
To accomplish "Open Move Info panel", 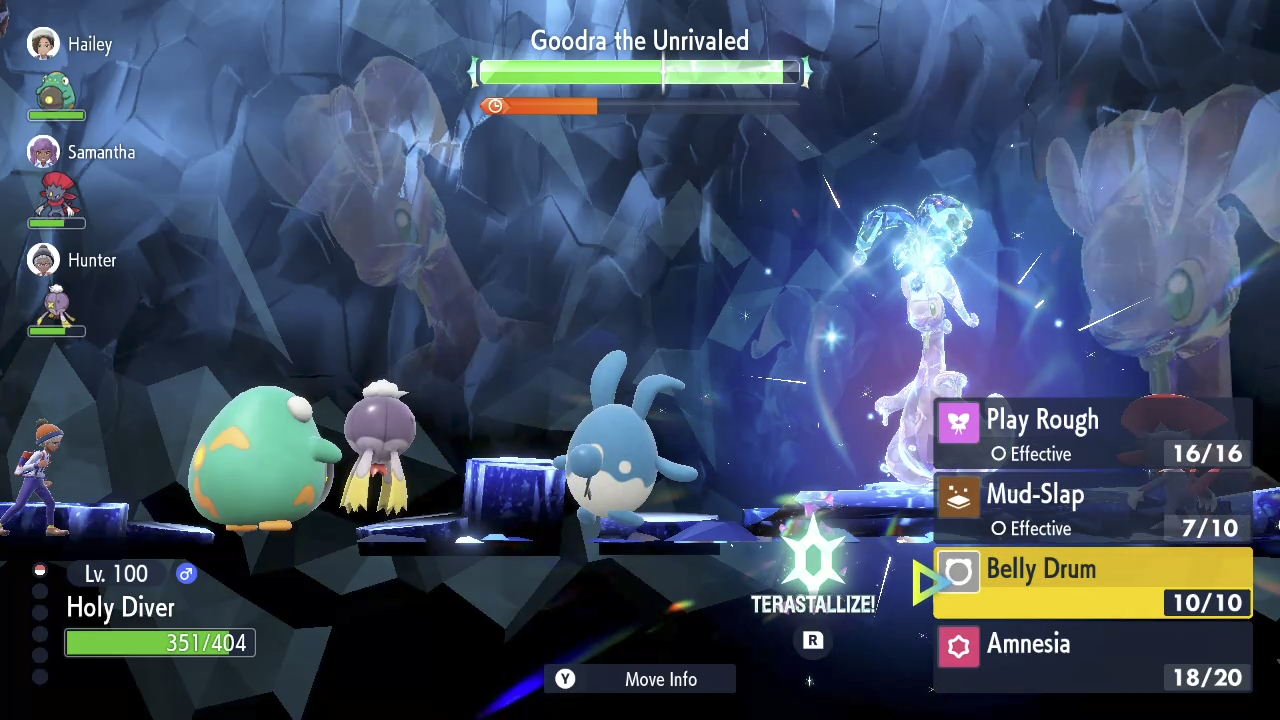I will [x=640, y=679].
